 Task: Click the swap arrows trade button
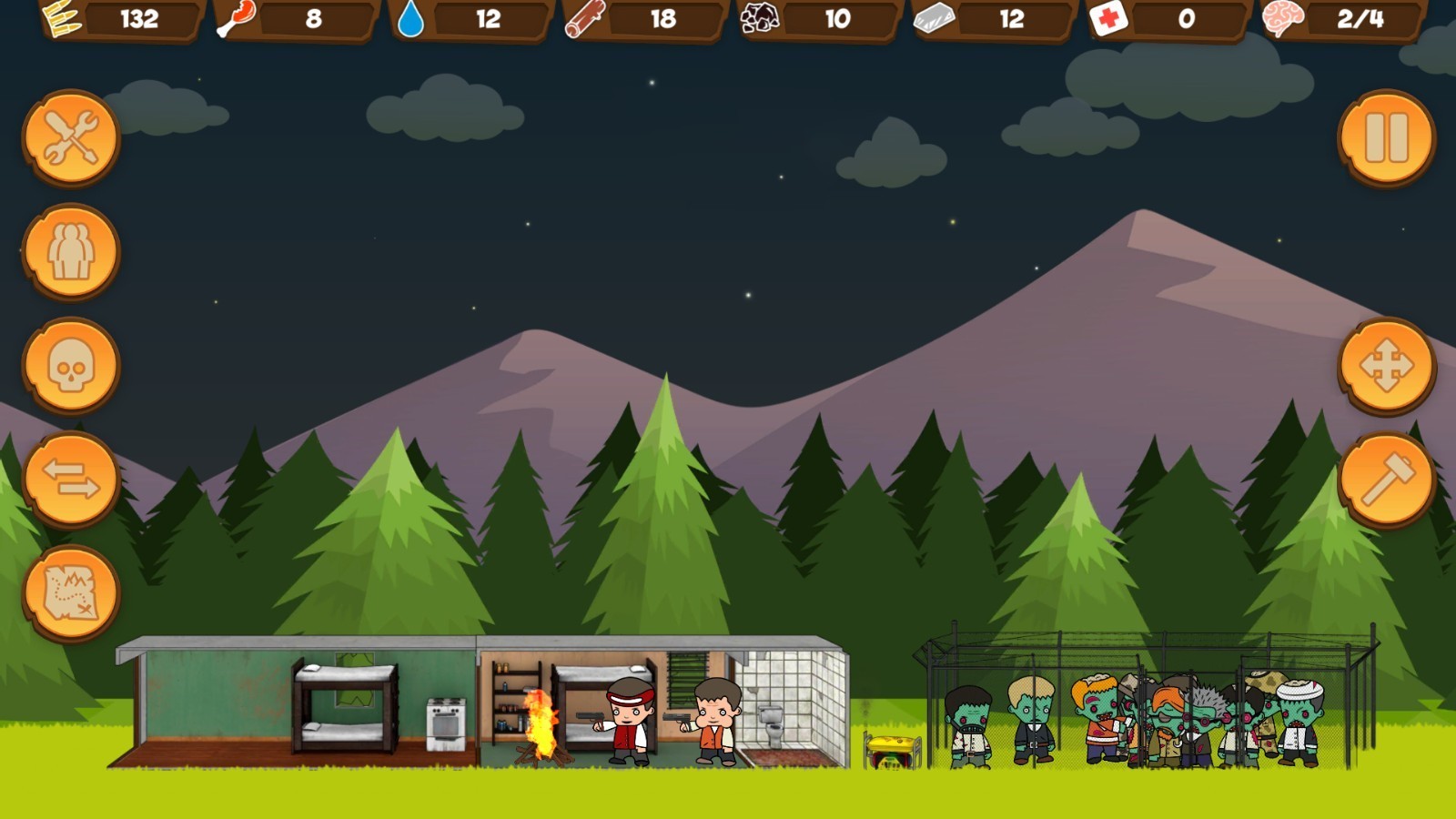(71, 480)
